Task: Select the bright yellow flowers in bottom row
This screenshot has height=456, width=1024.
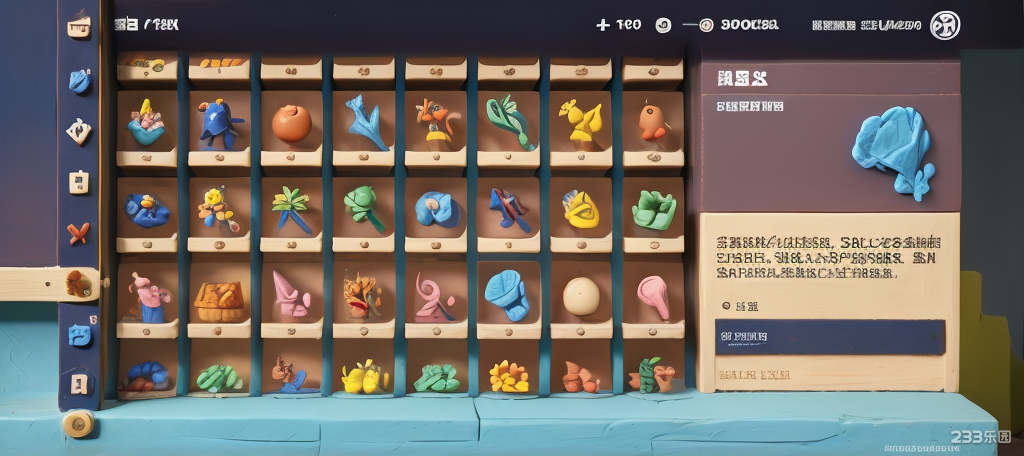Action: pos(364,377)
